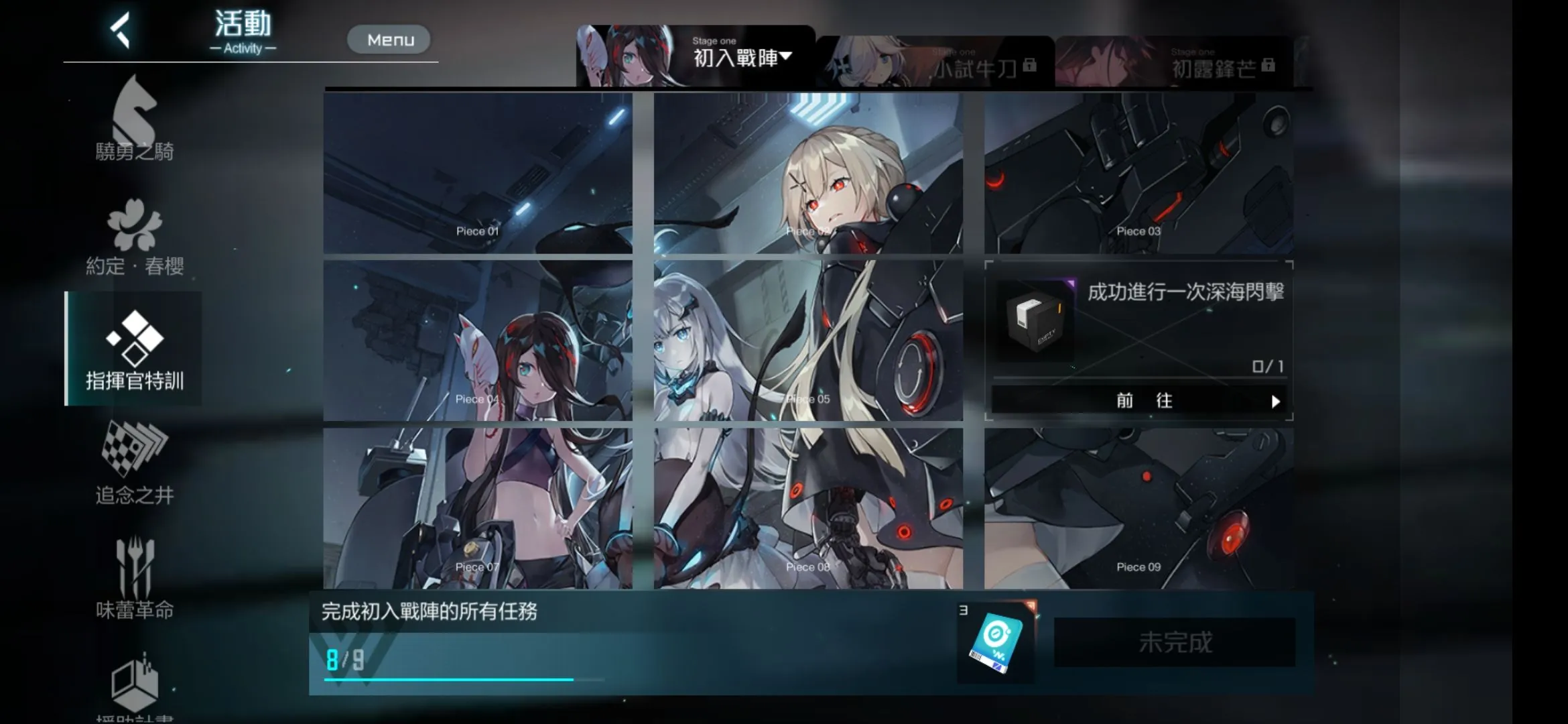Switch to the 初入戰陣 stage tab

696,57
